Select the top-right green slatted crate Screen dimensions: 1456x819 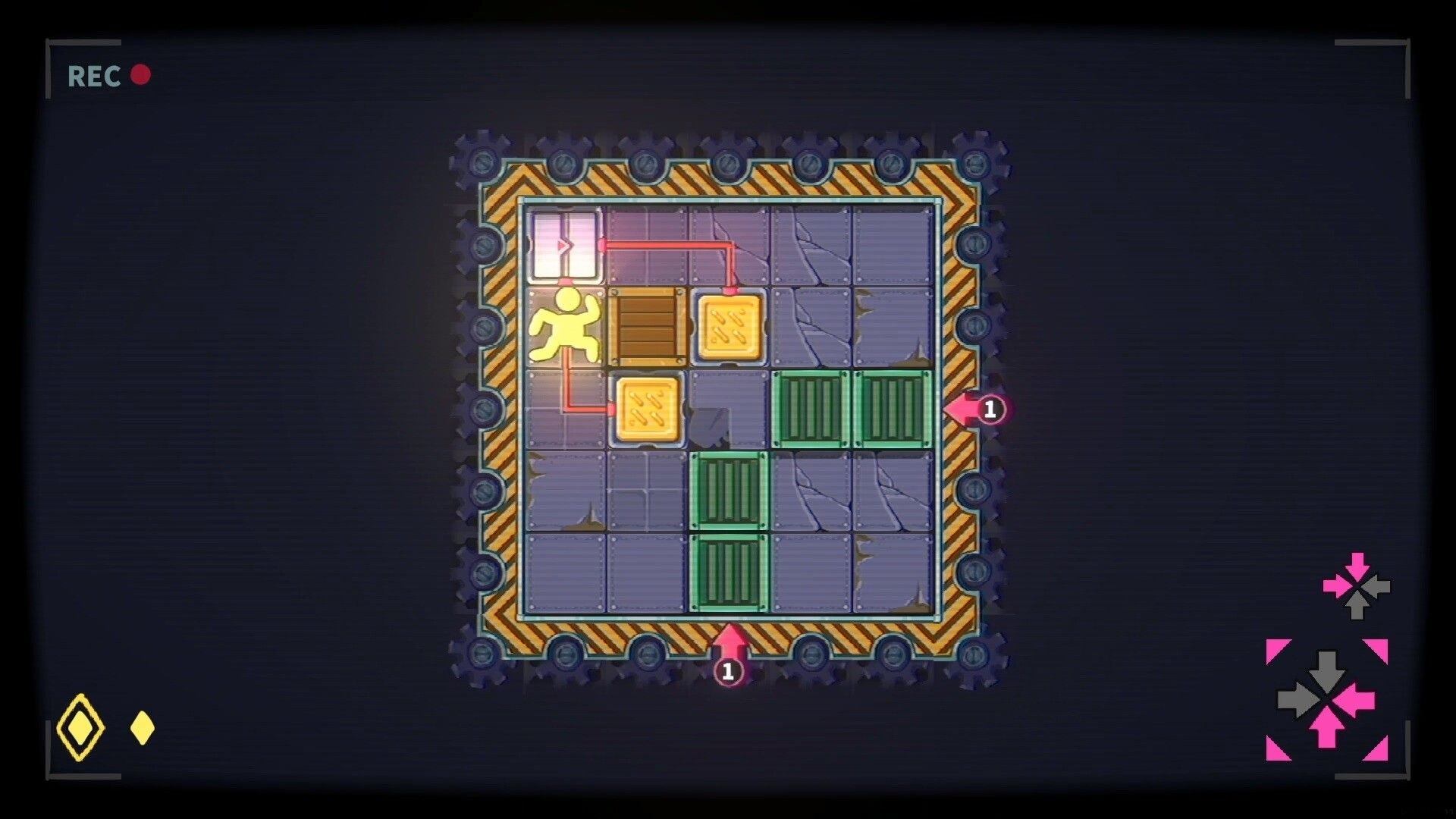coord(891,409)
